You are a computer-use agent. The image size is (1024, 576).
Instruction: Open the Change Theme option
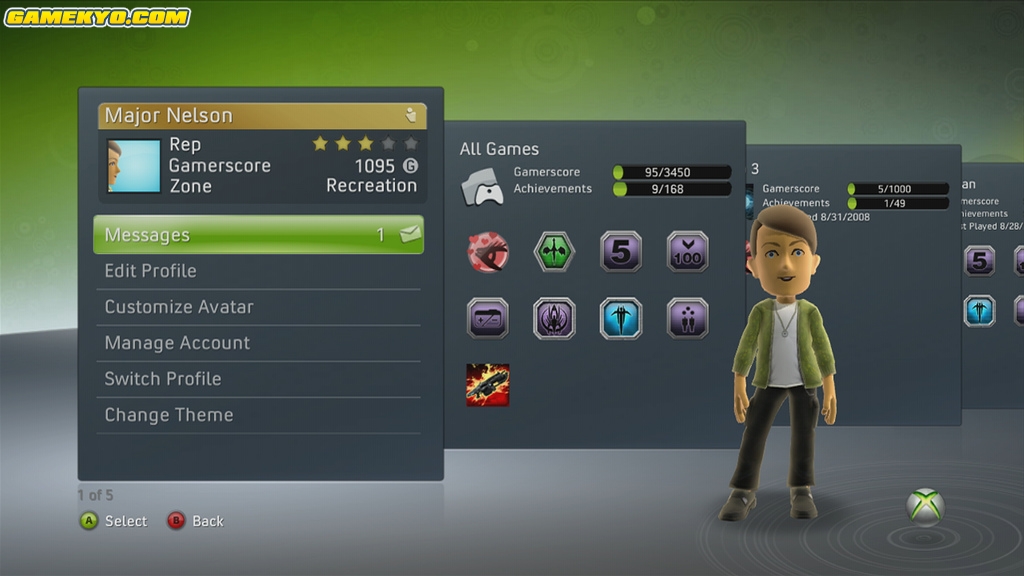pos(258,415)
